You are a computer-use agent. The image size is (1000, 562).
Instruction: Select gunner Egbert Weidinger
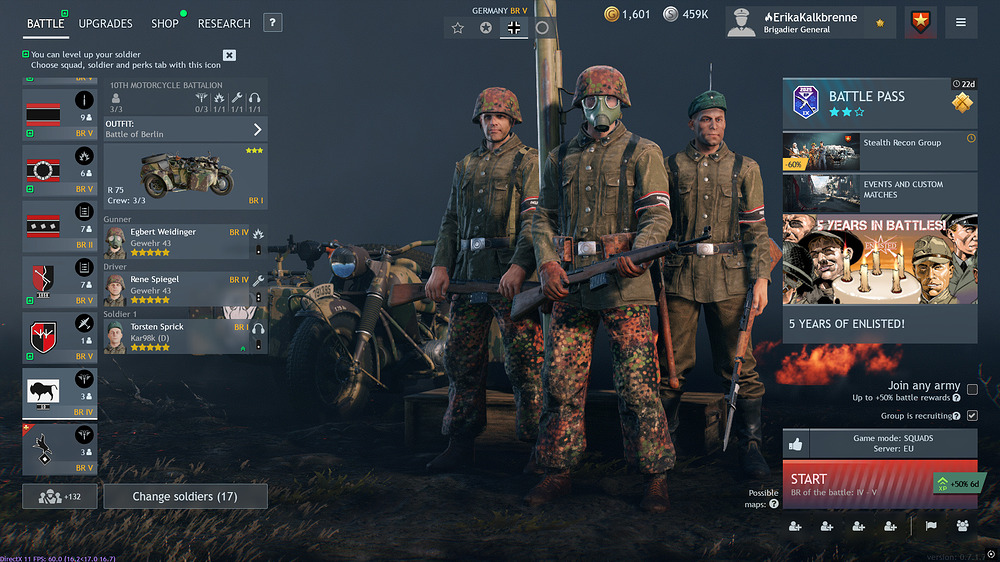coord(175,241)
